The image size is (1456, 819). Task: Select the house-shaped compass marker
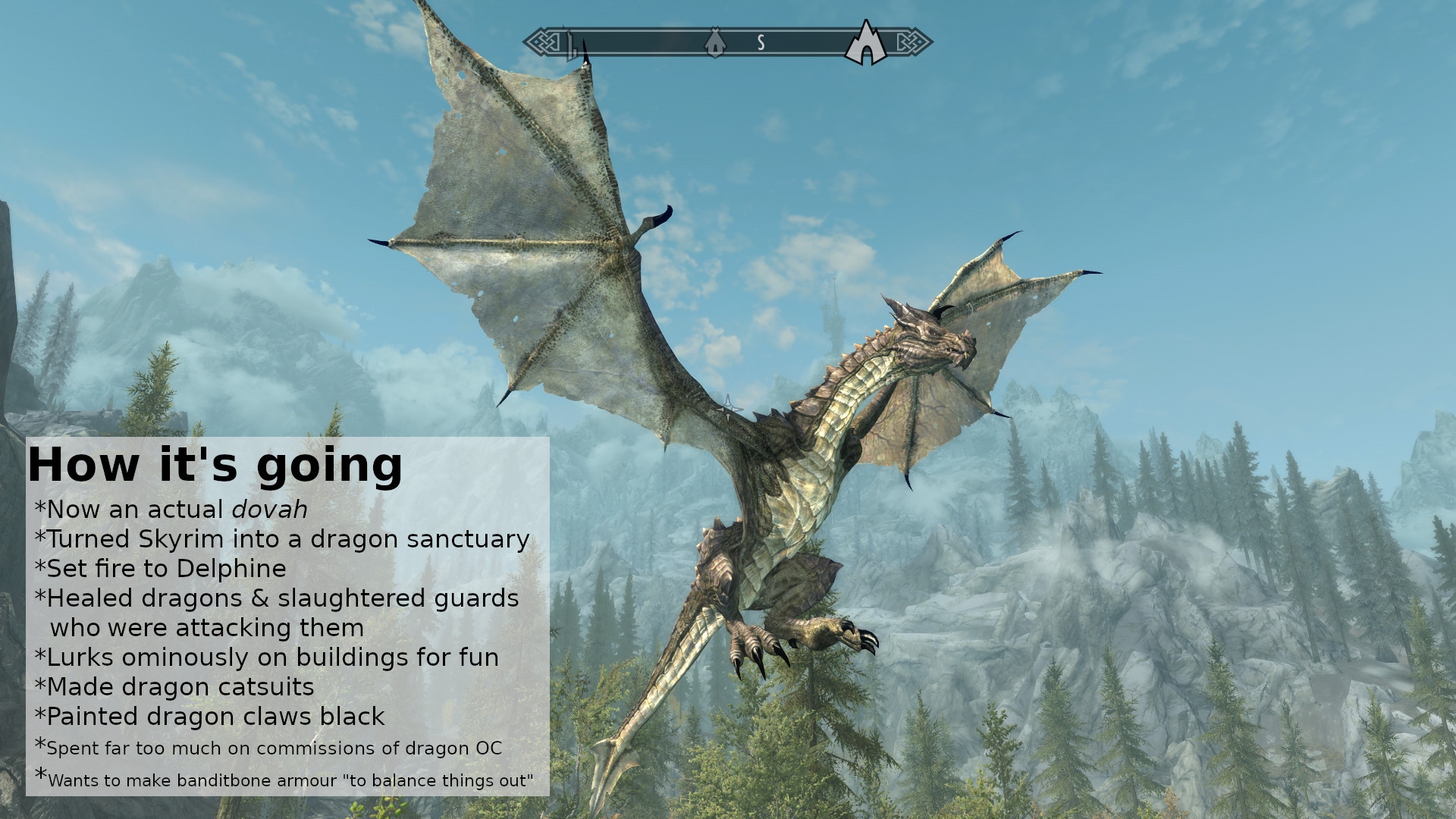point(714,43)
